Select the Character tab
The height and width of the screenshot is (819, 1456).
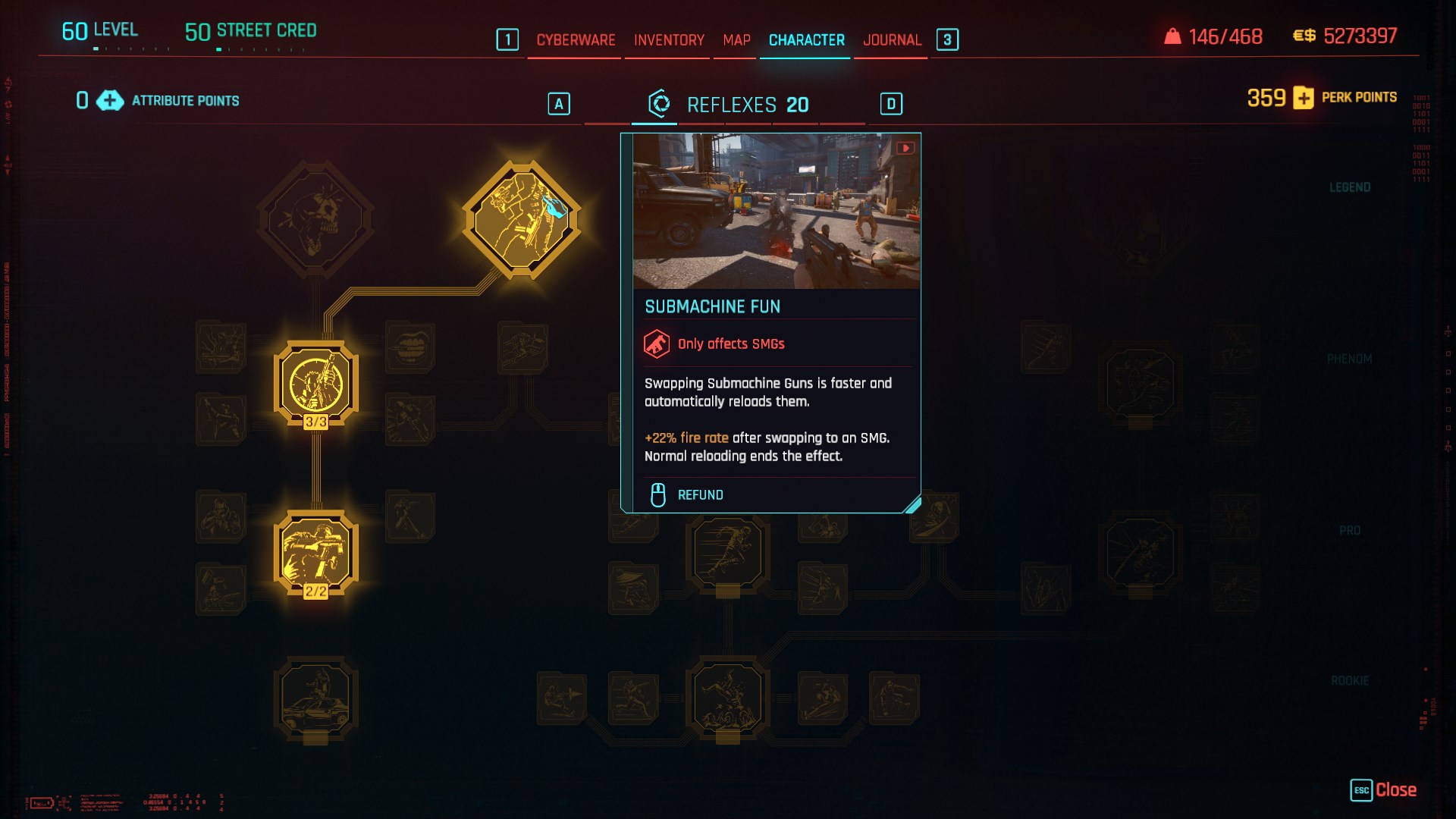(806, 40)
